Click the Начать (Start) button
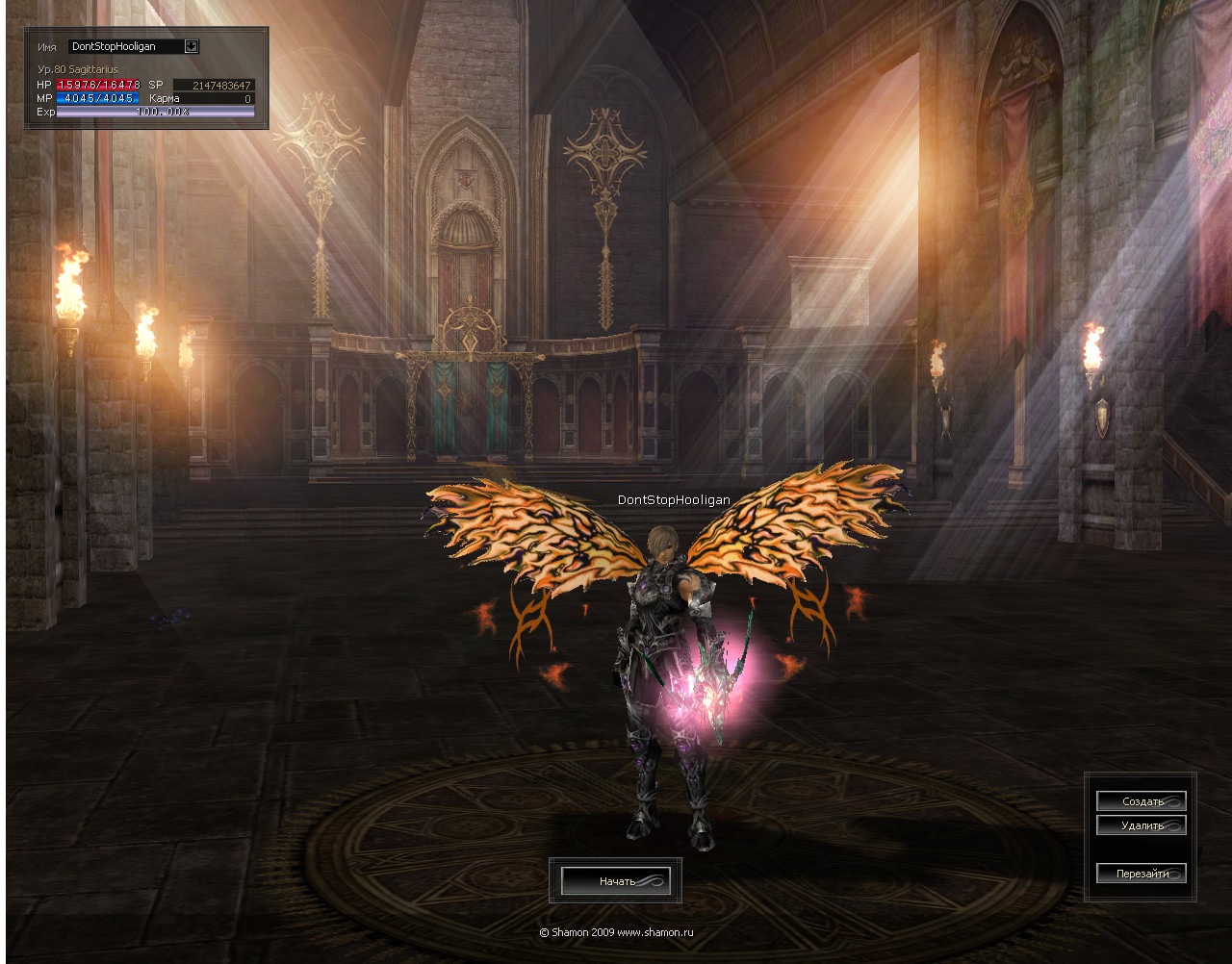This screenshot has width=1232, height=964. pos(615,881)
